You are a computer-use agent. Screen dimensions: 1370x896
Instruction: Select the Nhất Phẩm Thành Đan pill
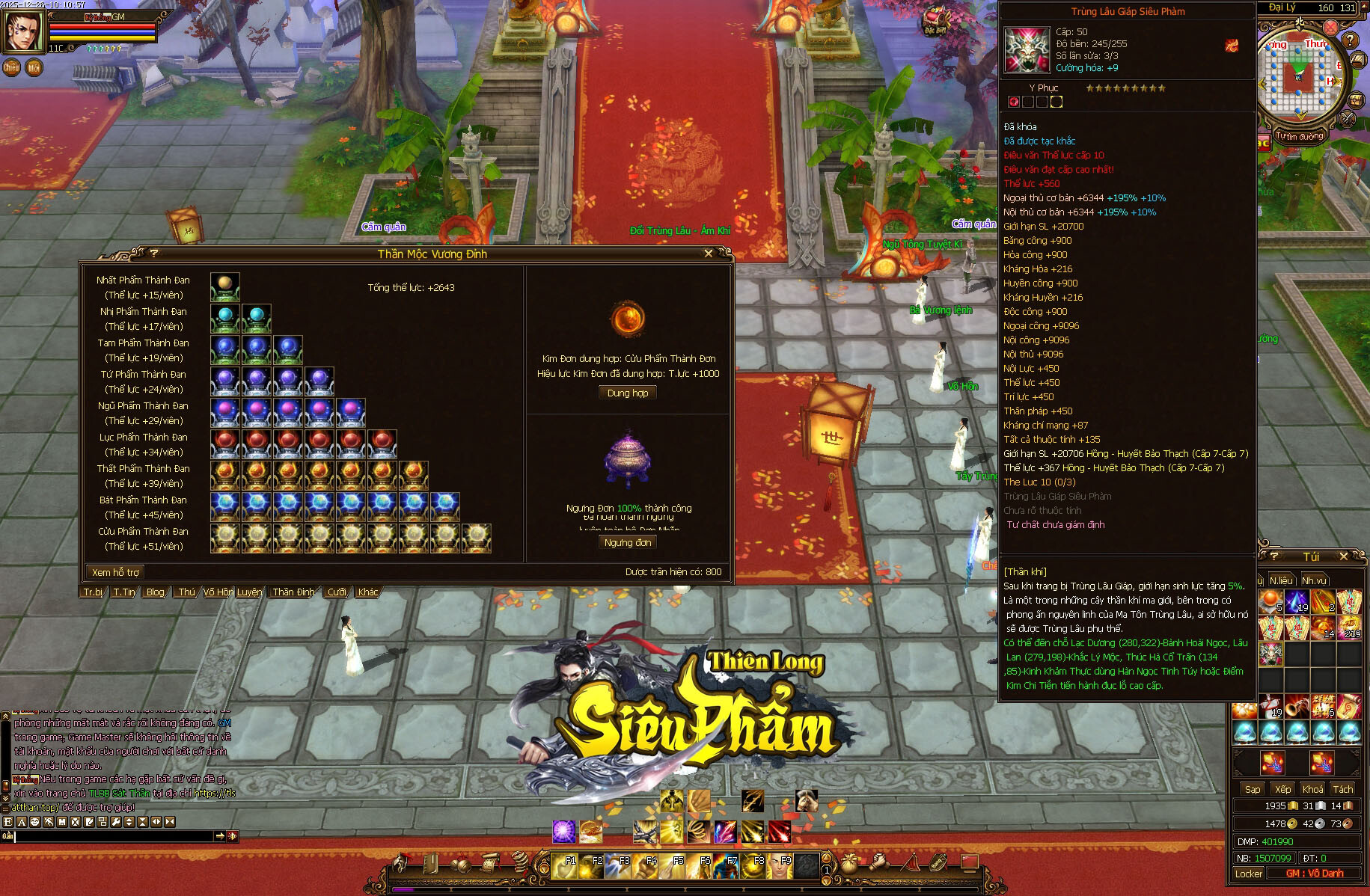[x=224, y=287]
